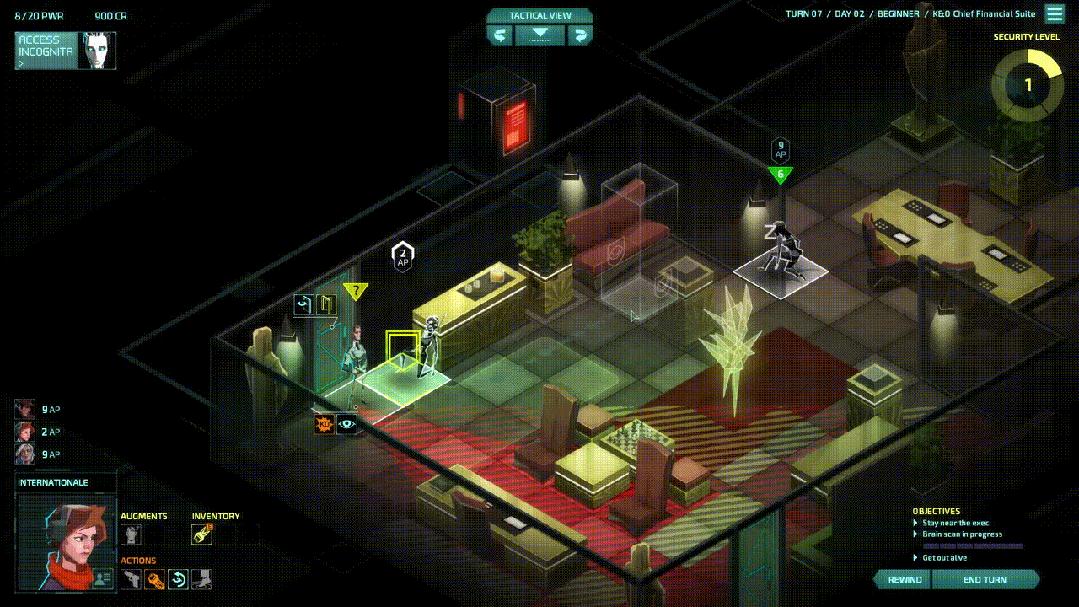1079x607 pixels.
Task: Select the red-haired agent with 2 AP
Action: (x=25, y=431)
